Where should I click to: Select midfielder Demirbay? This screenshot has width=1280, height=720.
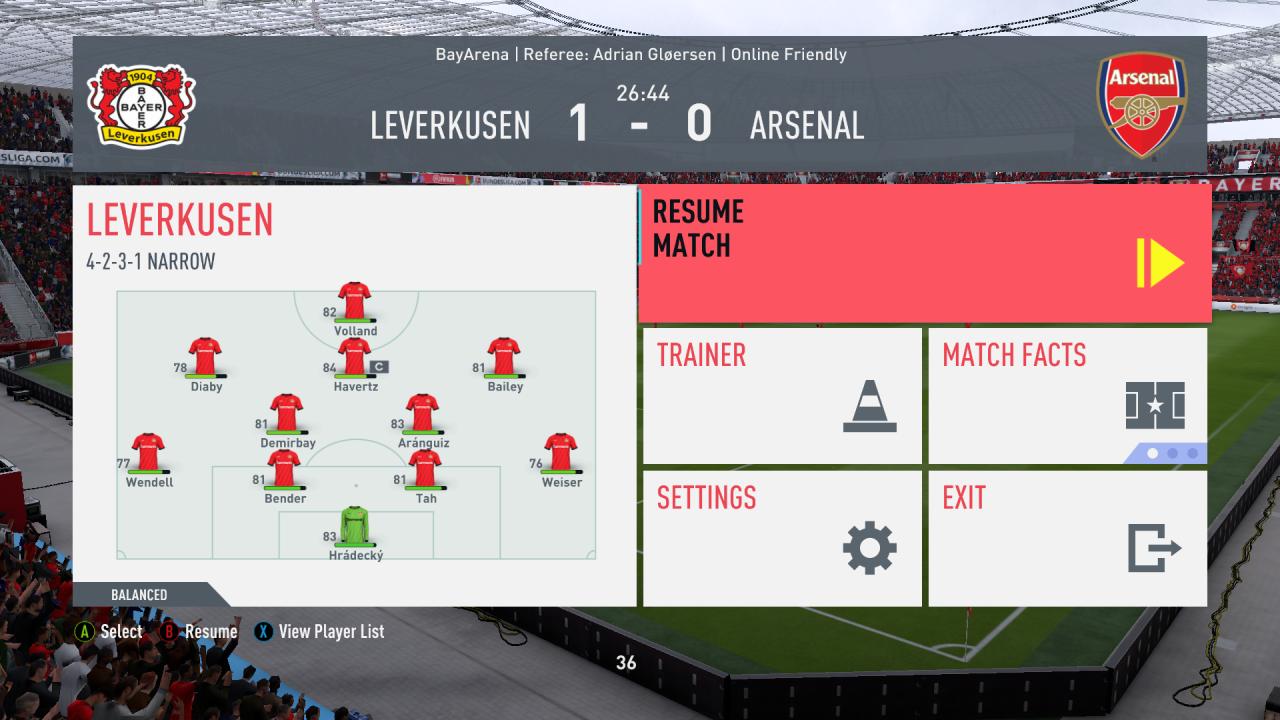[x=286, y=412]
